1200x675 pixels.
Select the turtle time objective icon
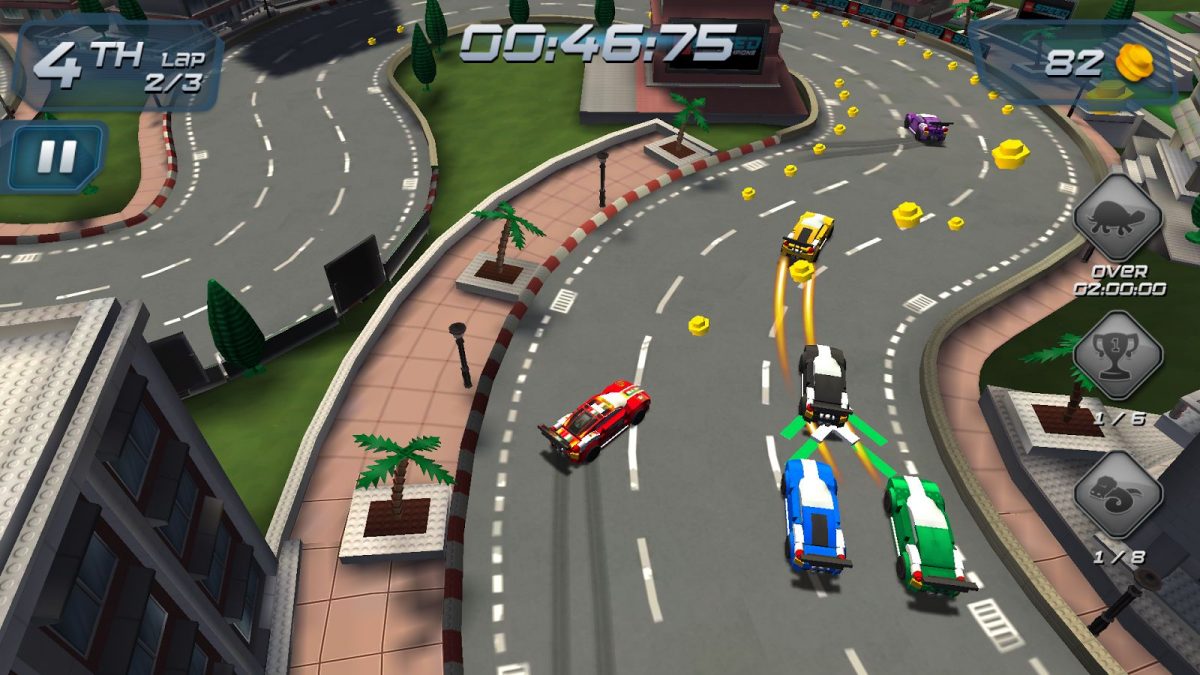click(x=1118, y=218)
